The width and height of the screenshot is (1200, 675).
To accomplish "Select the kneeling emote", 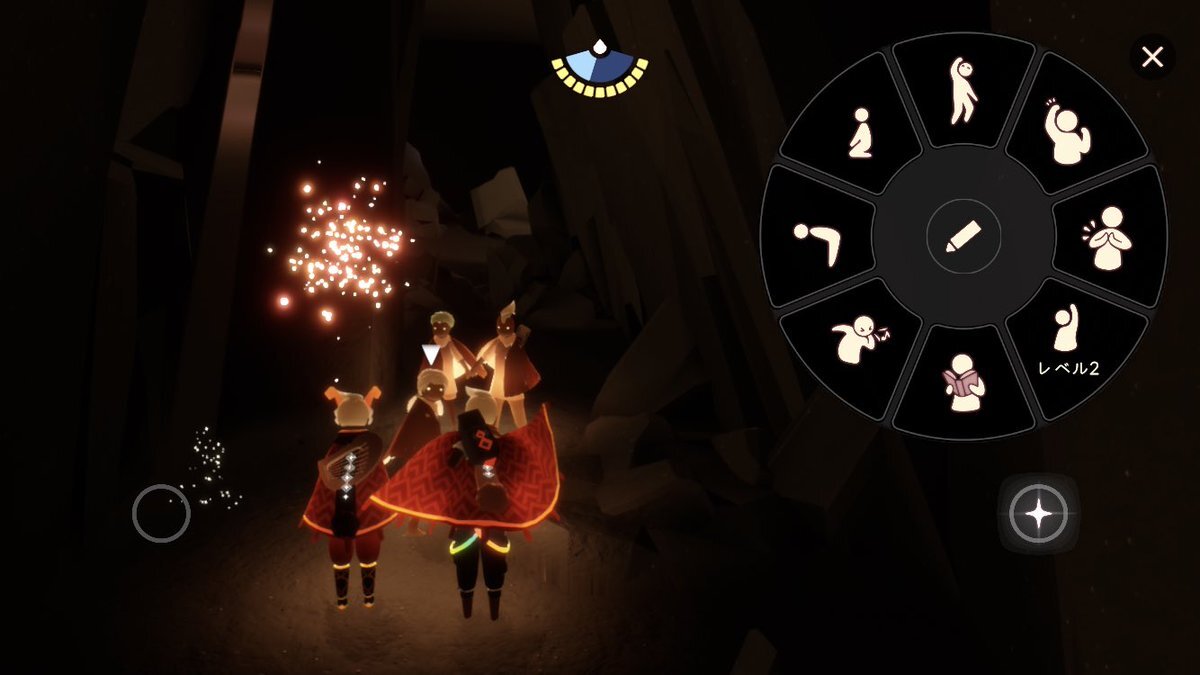I will (x=858, y=133).
